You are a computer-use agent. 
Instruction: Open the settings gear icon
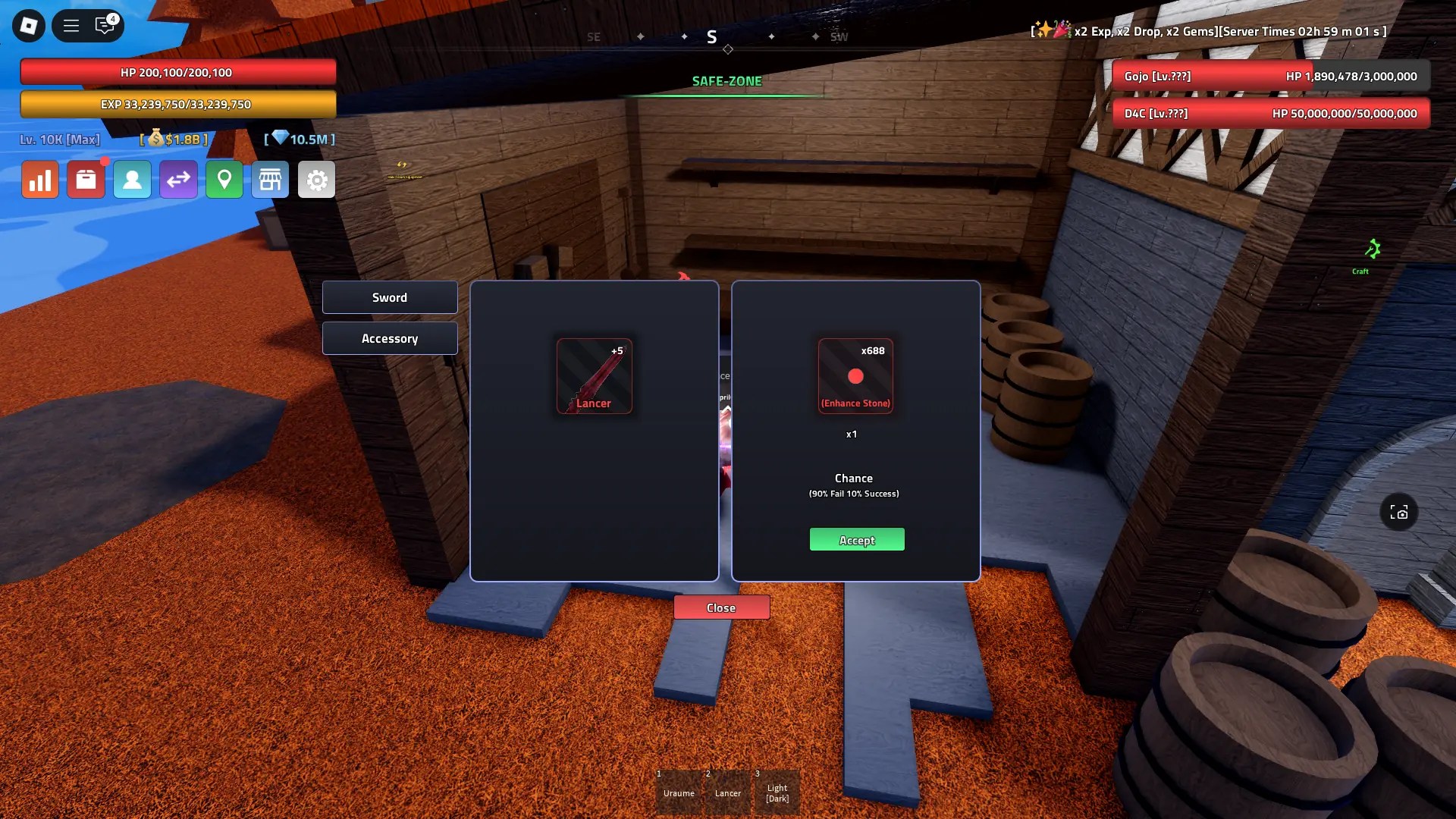[316, 179]
